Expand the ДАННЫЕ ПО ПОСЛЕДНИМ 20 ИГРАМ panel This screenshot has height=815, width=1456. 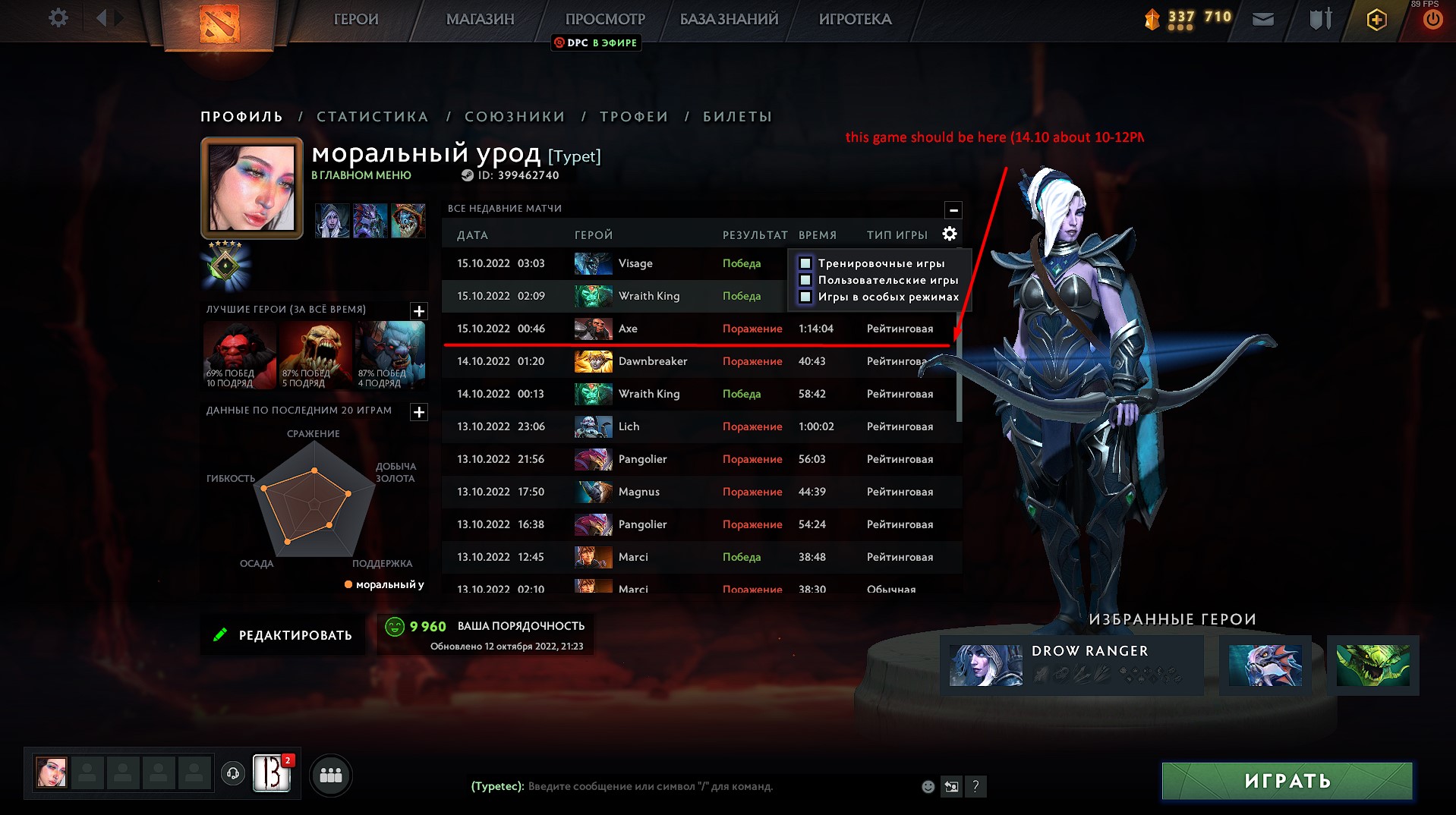pyautogui.click(x=418, y=412)
